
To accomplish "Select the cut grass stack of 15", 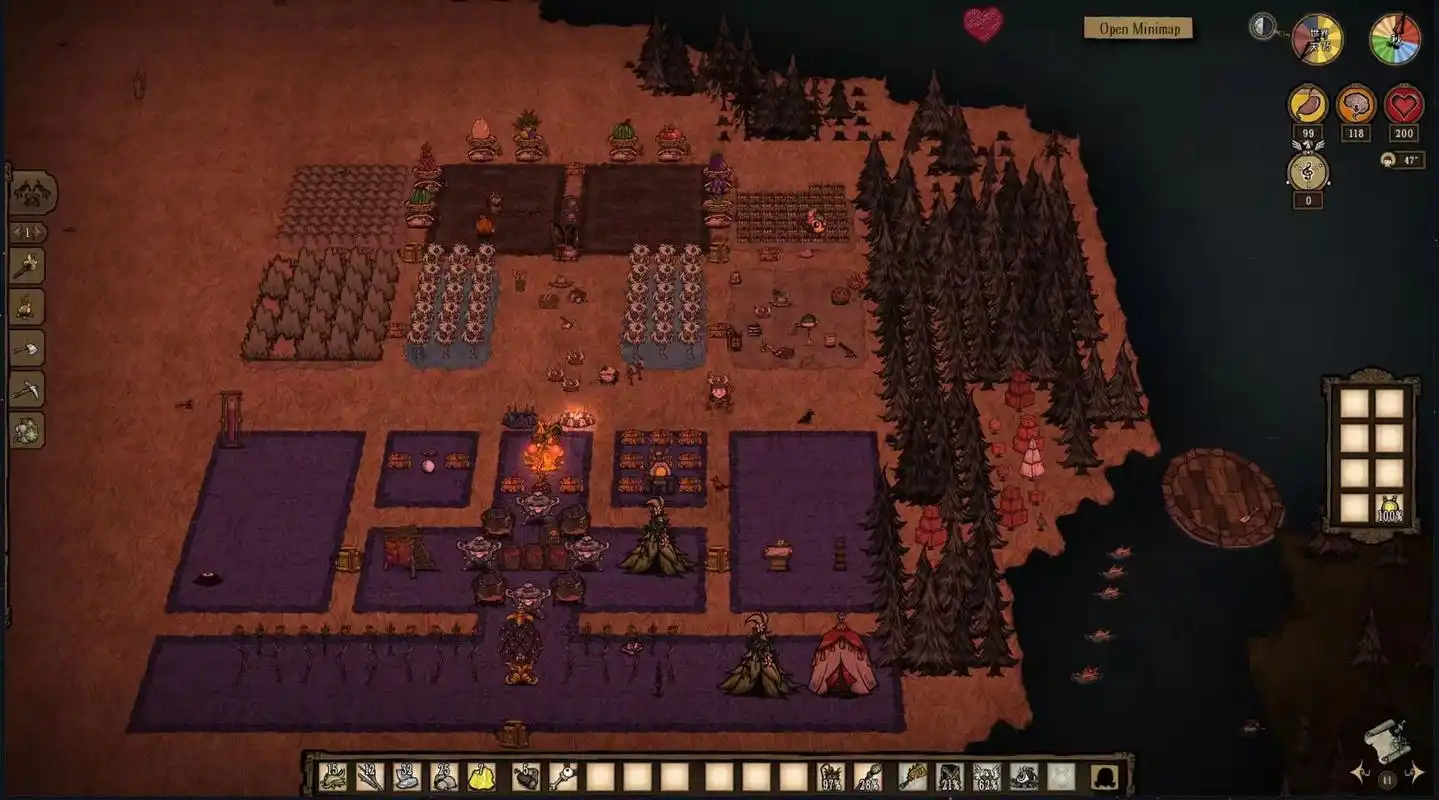I will (x=333, y=776).
